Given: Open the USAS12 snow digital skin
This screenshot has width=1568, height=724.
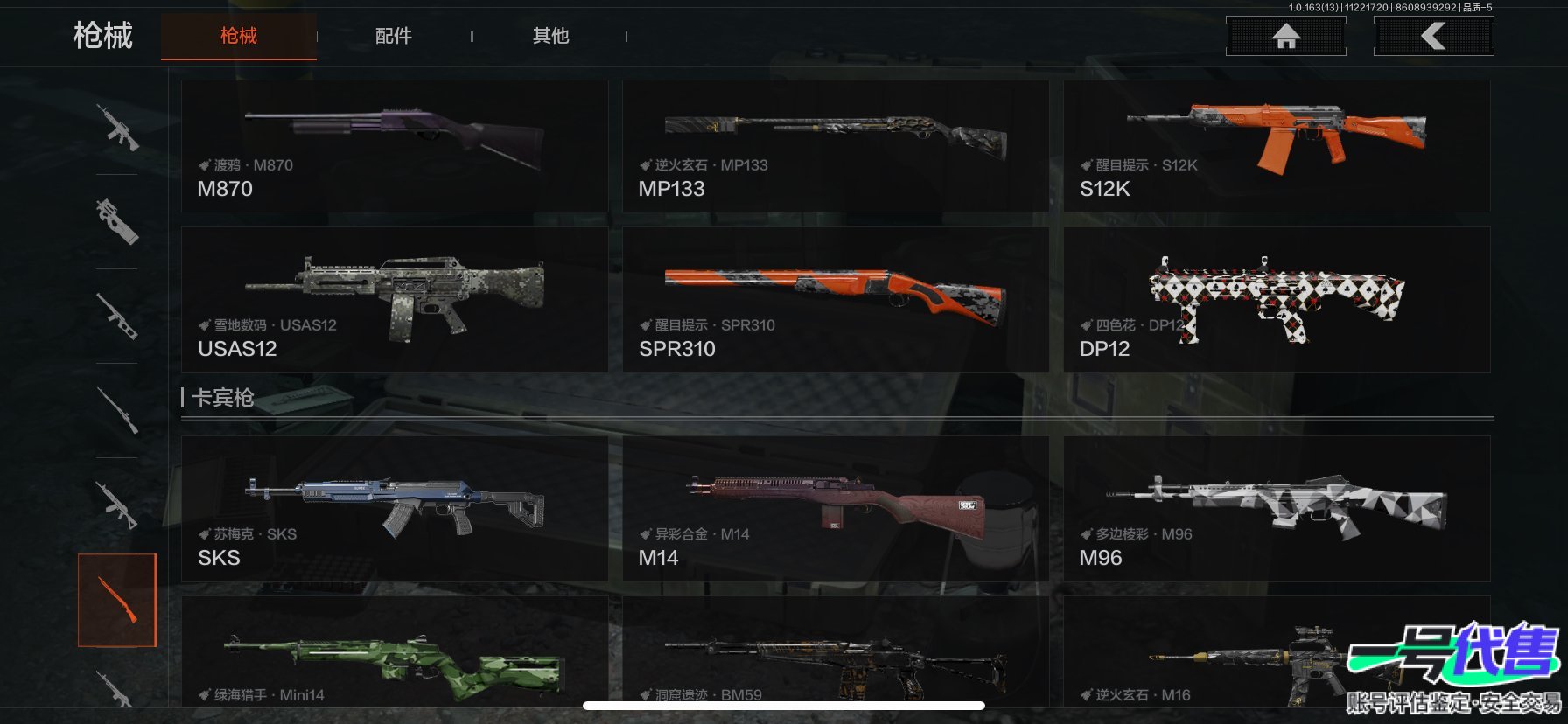Looking at the screenshot, I should (x=394, y=300).
